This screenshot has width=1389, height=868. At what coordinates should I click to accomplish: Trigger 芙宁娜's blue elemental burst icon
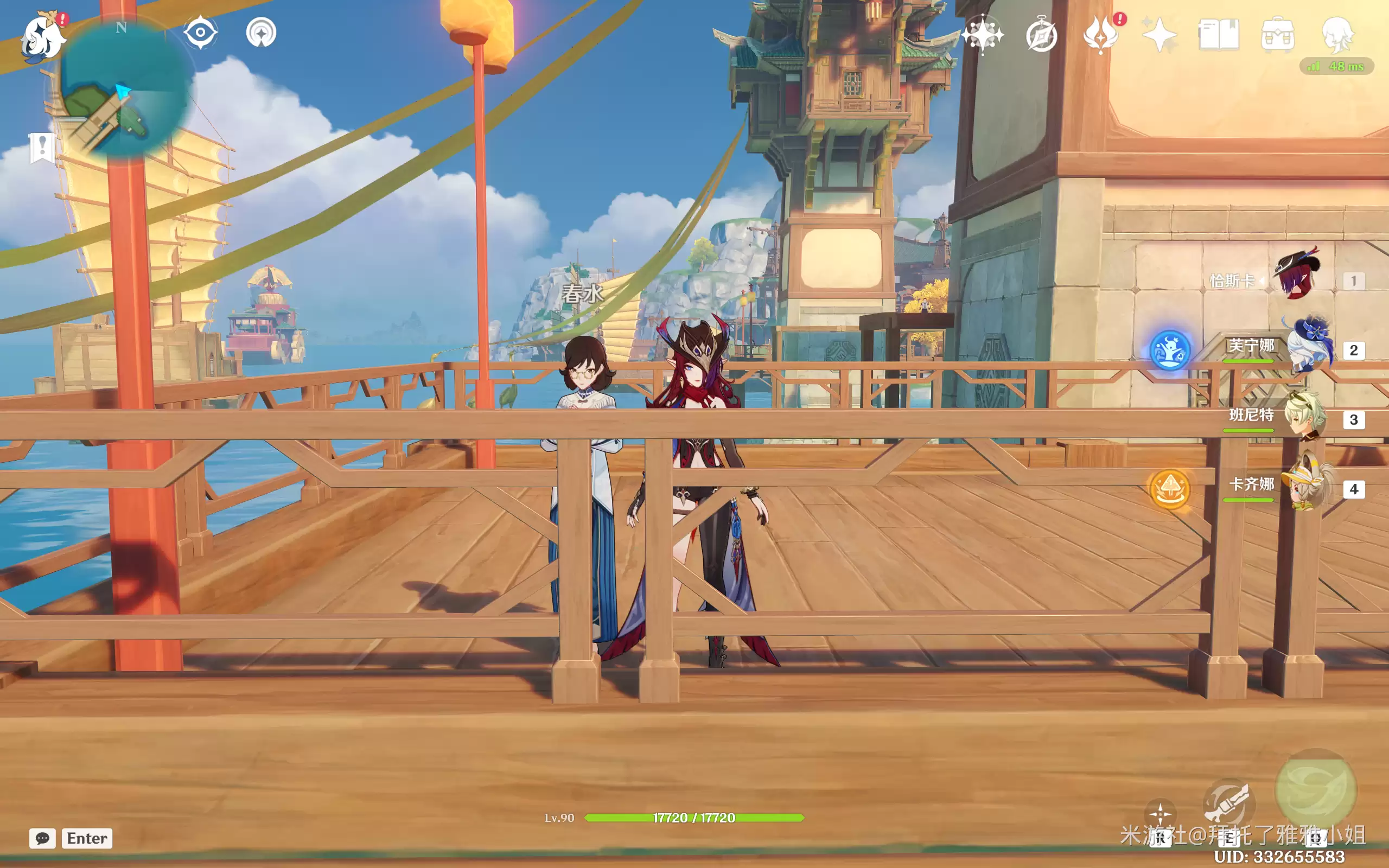point(1170,349)
